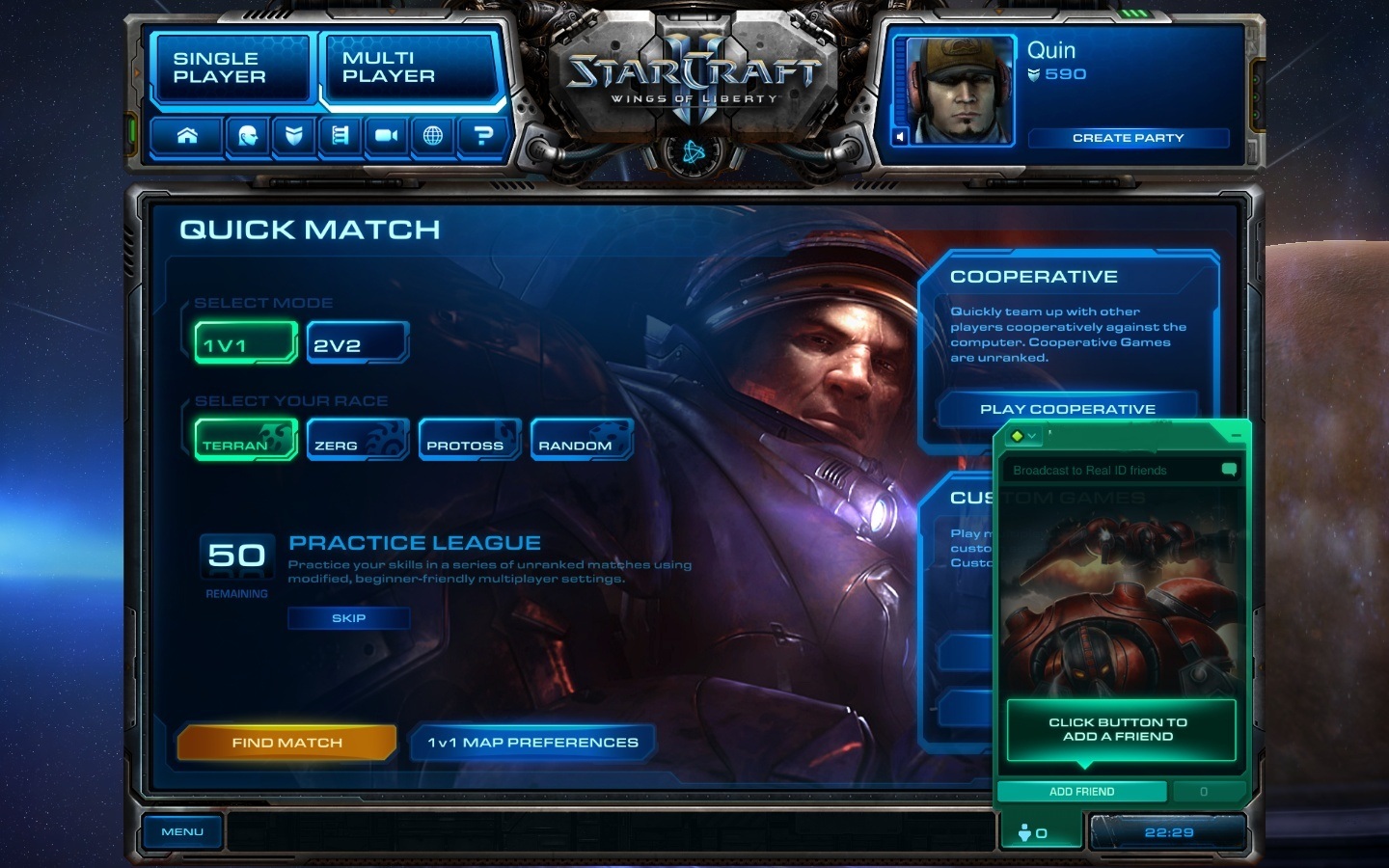1389x868 pixels.
Task: Select the 1v1 game mode
Action: [x=245, y=344]
